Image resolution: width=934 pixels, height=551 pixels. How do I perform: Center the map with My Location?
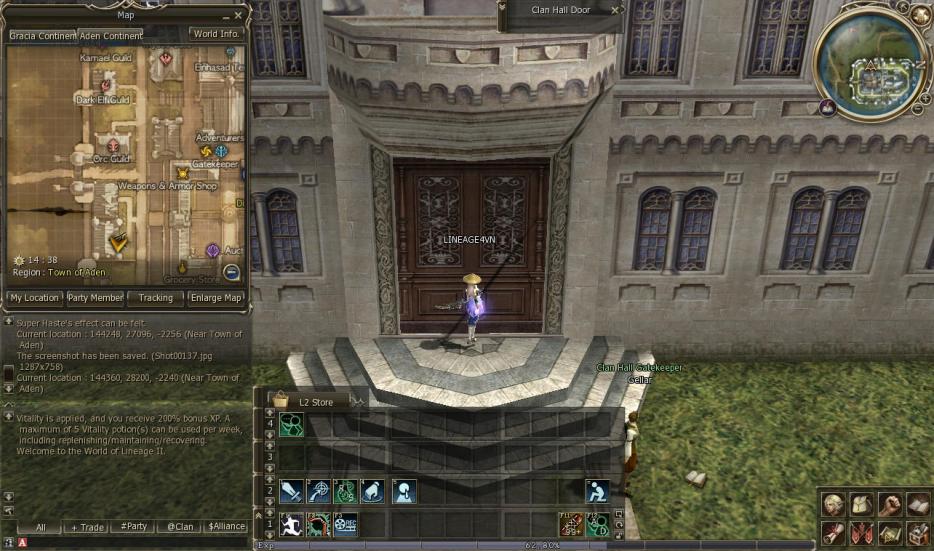pyautogui.click(x=34, y=298)
